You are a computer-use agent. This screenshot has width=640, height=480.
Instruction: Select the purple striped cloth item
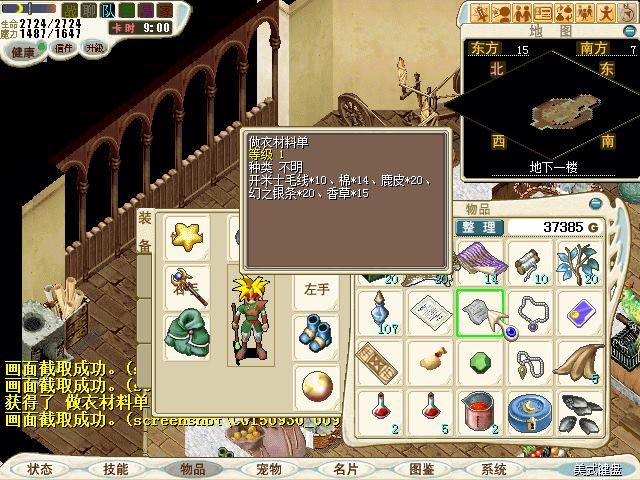[x=481, y=260]
